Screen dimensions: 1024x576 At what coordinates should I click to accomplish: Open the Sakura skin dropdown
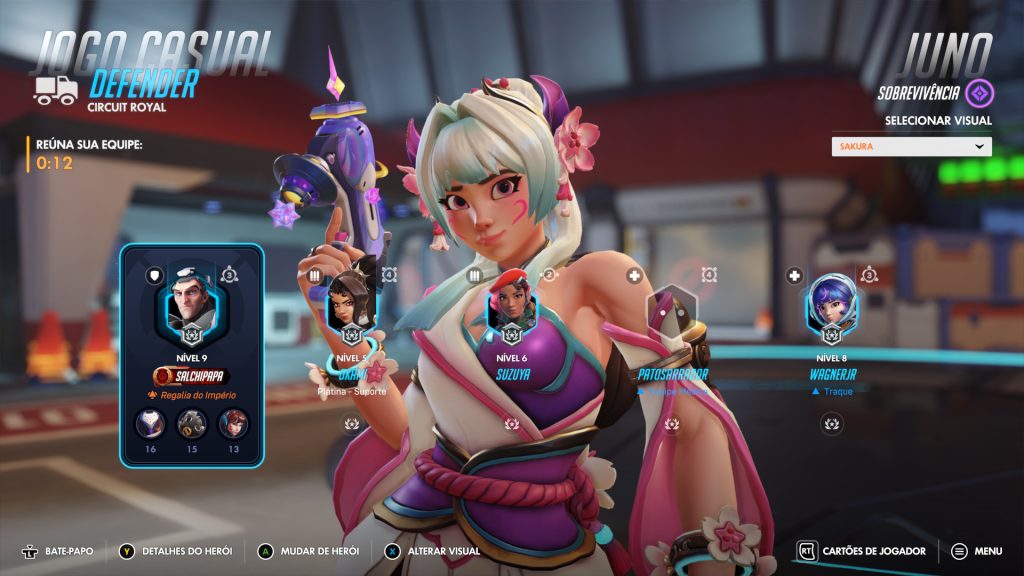point(911,146)
